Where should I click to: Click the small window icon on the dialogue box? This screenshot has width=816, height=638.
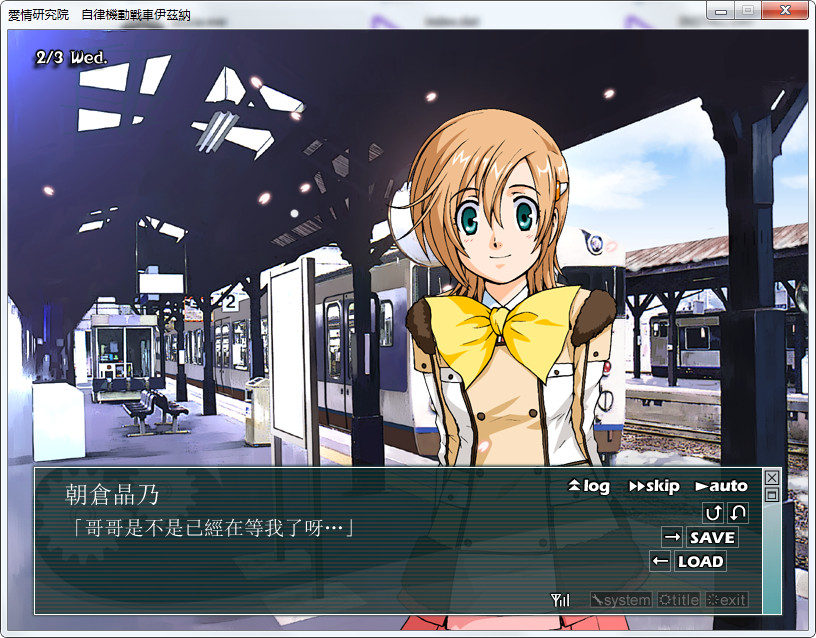[771, 494]
